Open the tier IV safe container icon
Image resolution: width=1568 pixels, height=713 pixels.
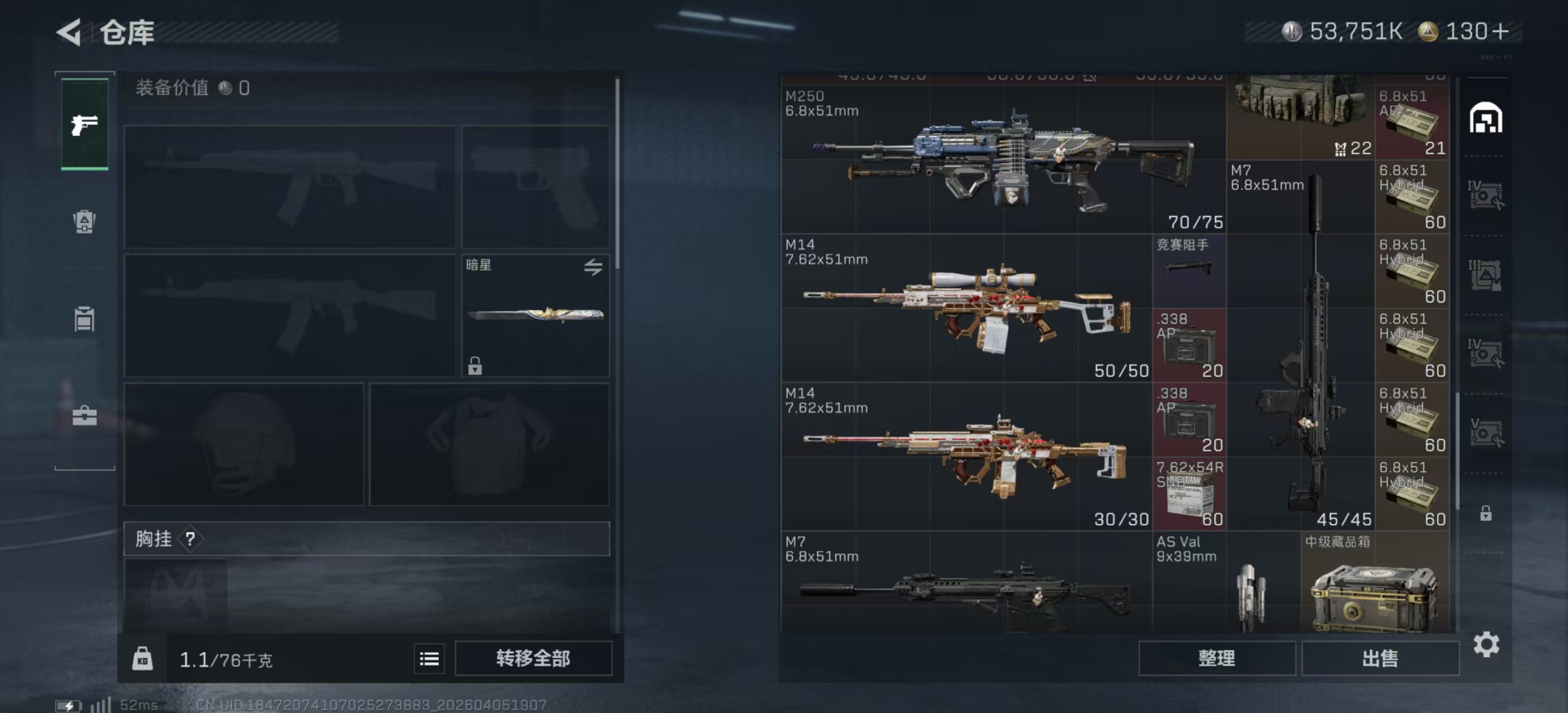[x=1488, y=196]
